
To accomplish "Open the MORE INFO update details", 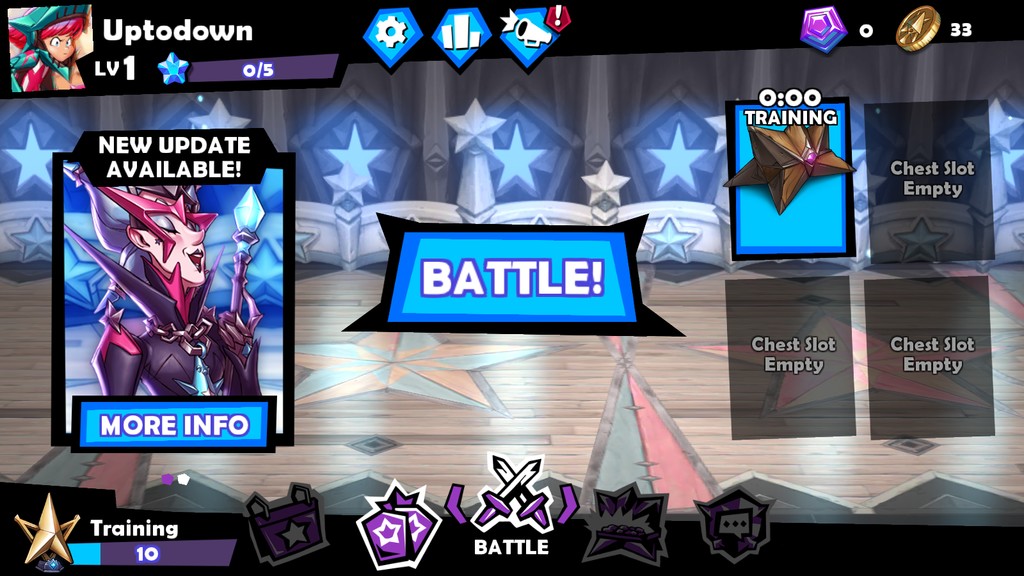I will (x=174, y=425).
